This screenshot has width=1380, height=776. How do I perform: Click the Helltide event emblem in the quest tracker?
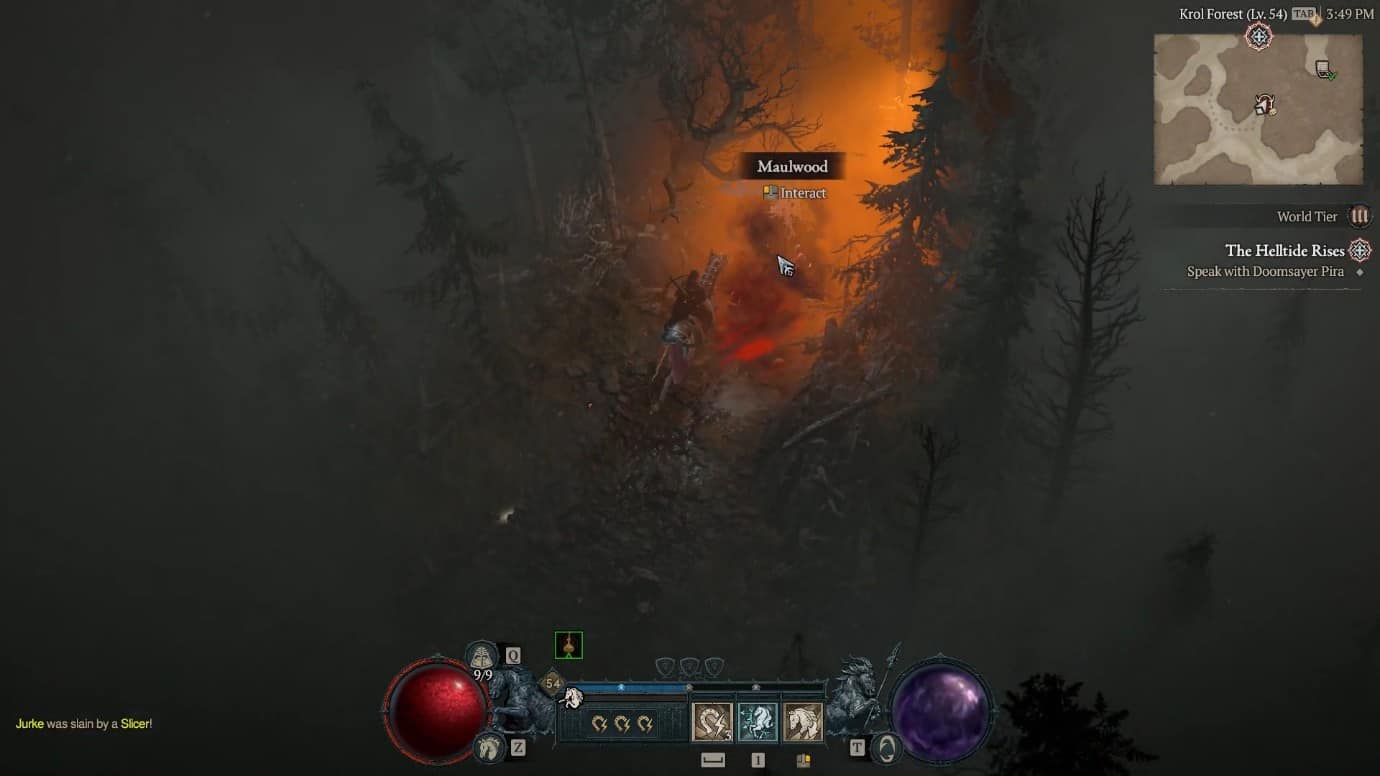pos(1359,250)
